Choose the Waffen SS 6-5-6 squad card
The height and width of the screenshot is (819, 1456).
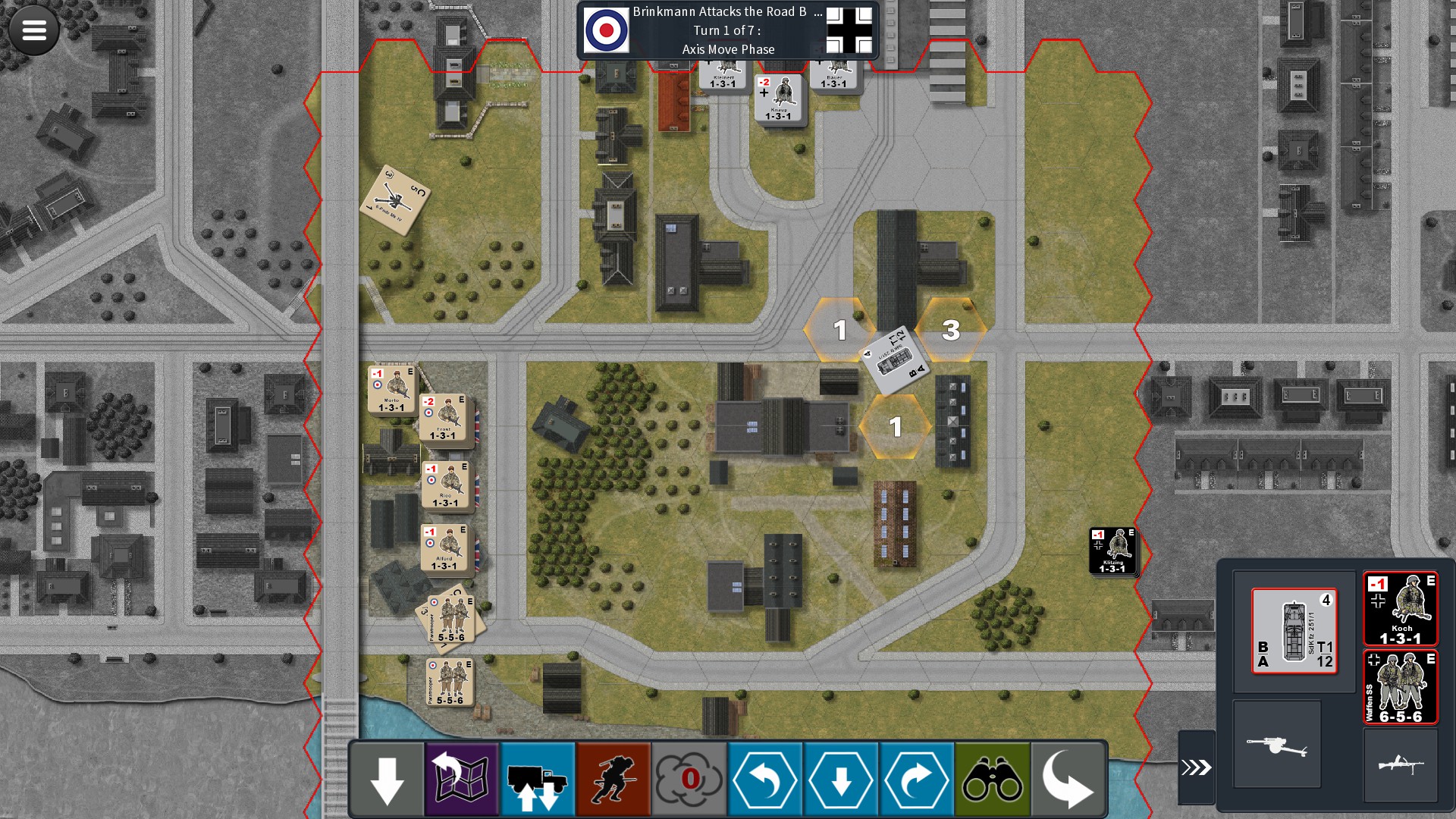1400,687
